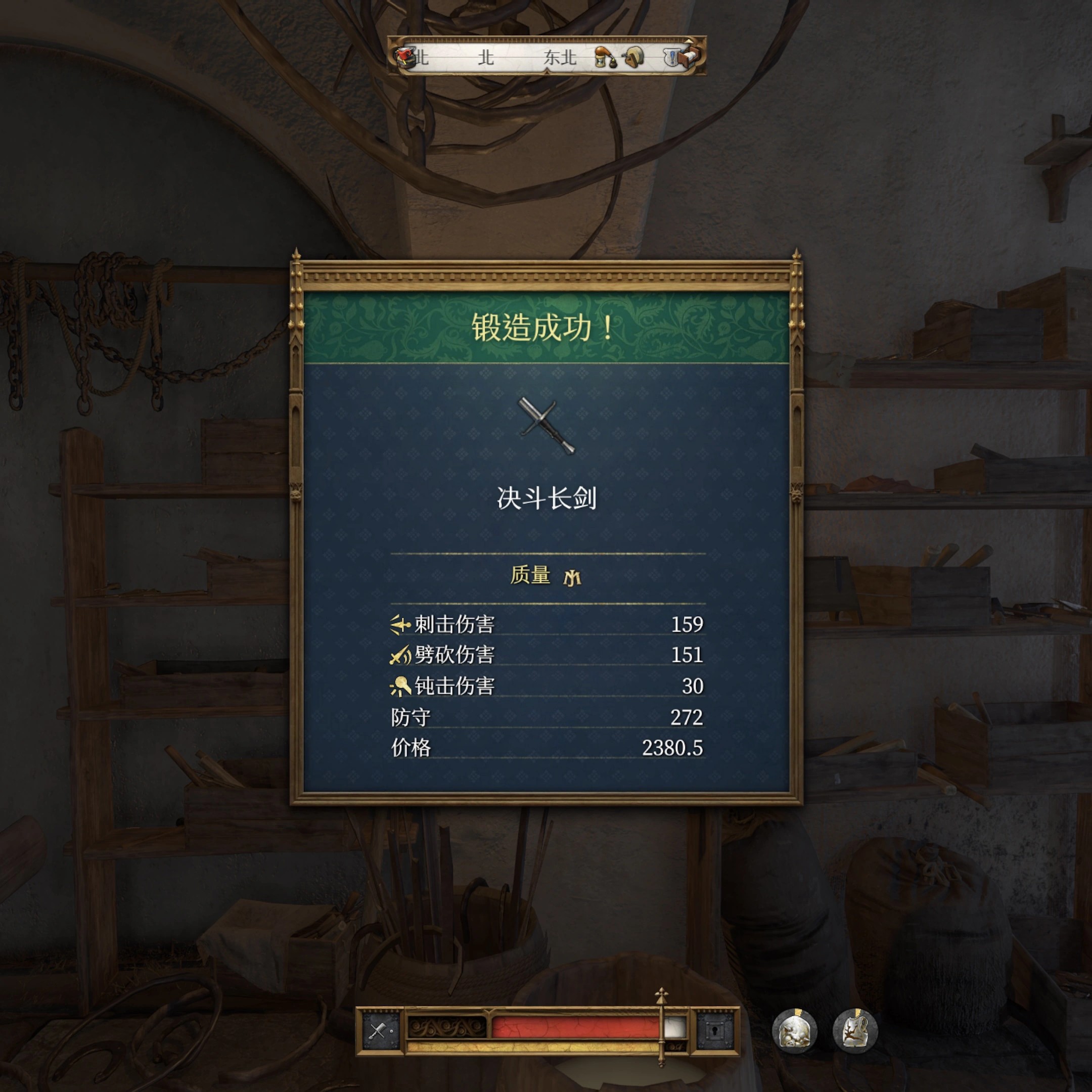Inspect the pig status effect icon

794,1031
